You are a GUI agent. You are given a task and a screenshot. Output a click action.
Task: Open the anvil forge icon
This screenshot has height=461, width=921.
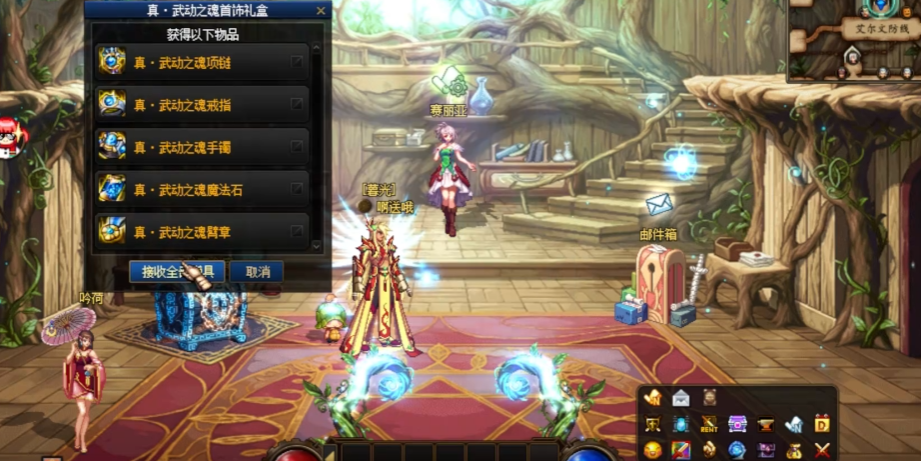click(765, 425)
